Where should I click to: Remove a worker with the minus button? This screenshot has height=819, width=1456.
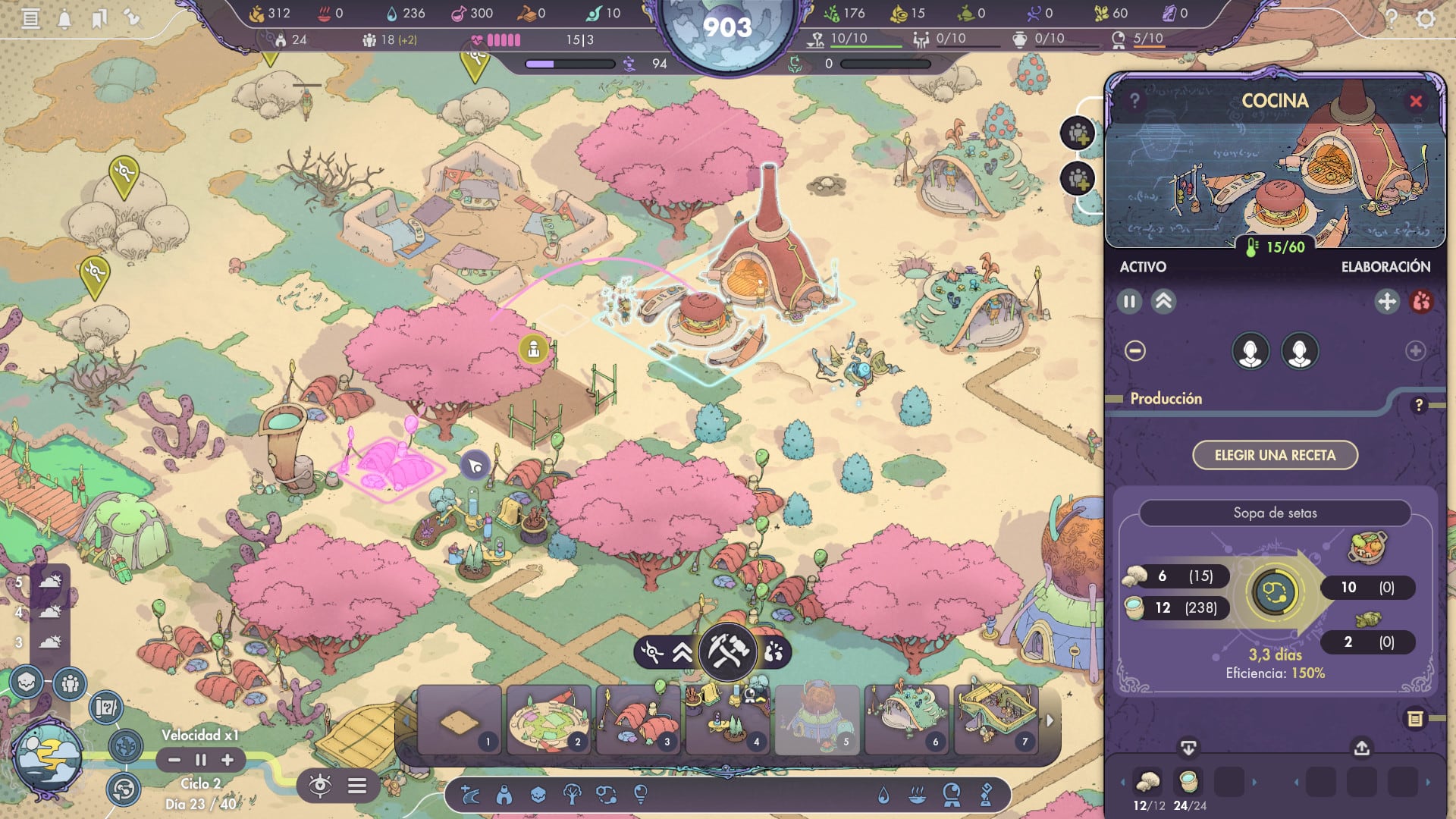tap(1135, 351)
